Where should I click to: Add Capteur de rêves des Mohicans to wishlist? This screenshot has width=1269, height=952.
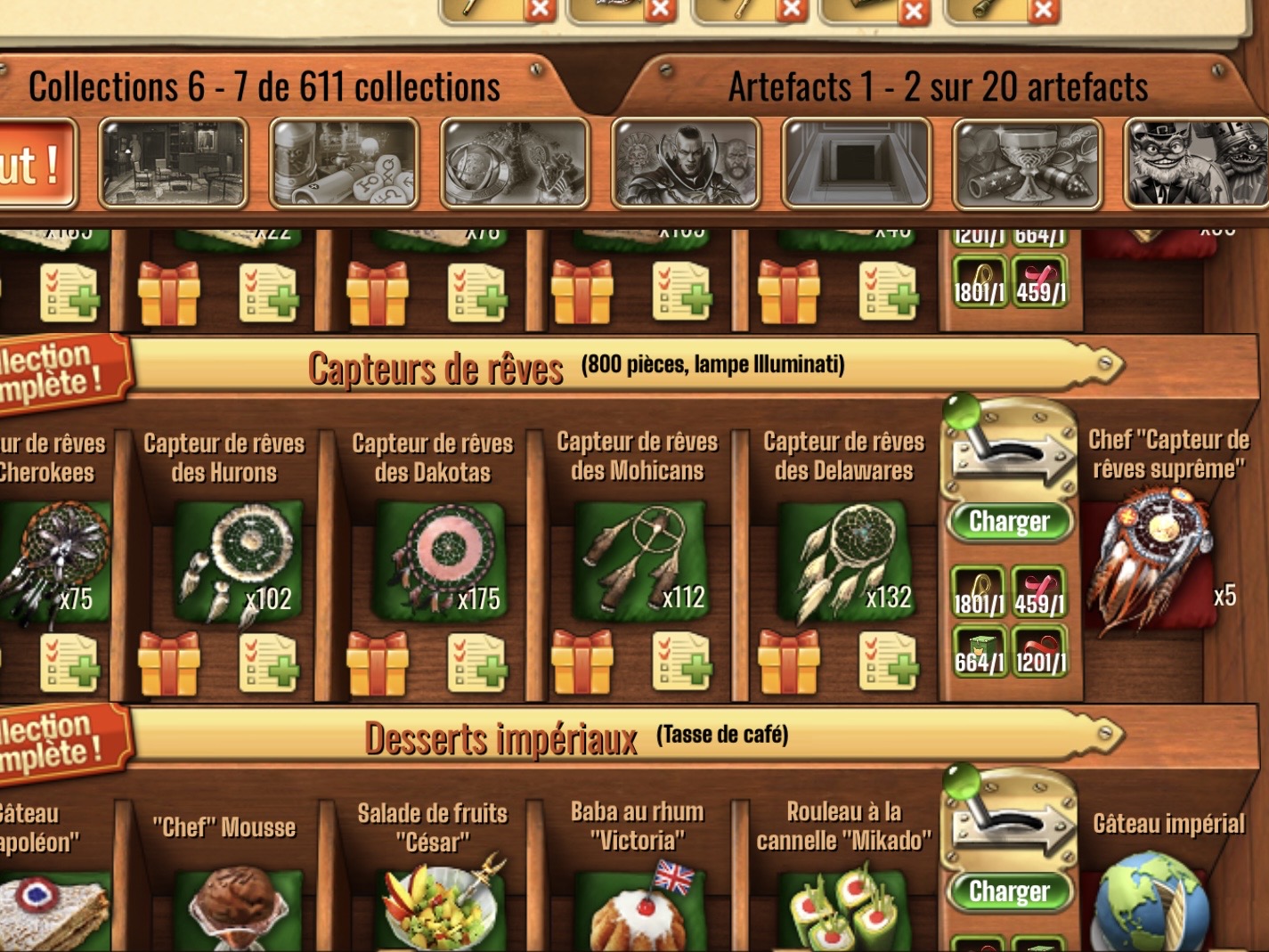[681, 663]
